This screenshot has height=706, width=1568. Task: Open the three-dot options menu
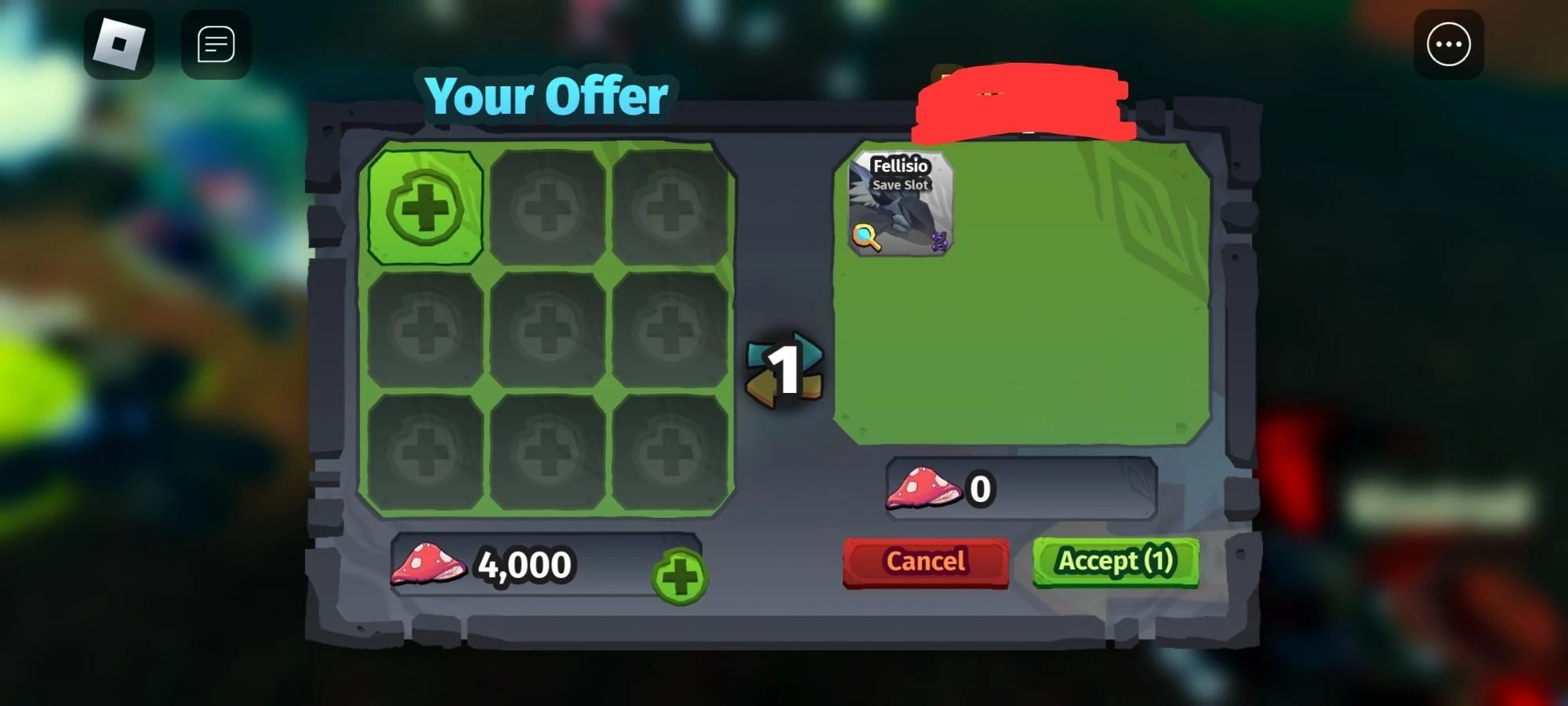click(1448, 44)
